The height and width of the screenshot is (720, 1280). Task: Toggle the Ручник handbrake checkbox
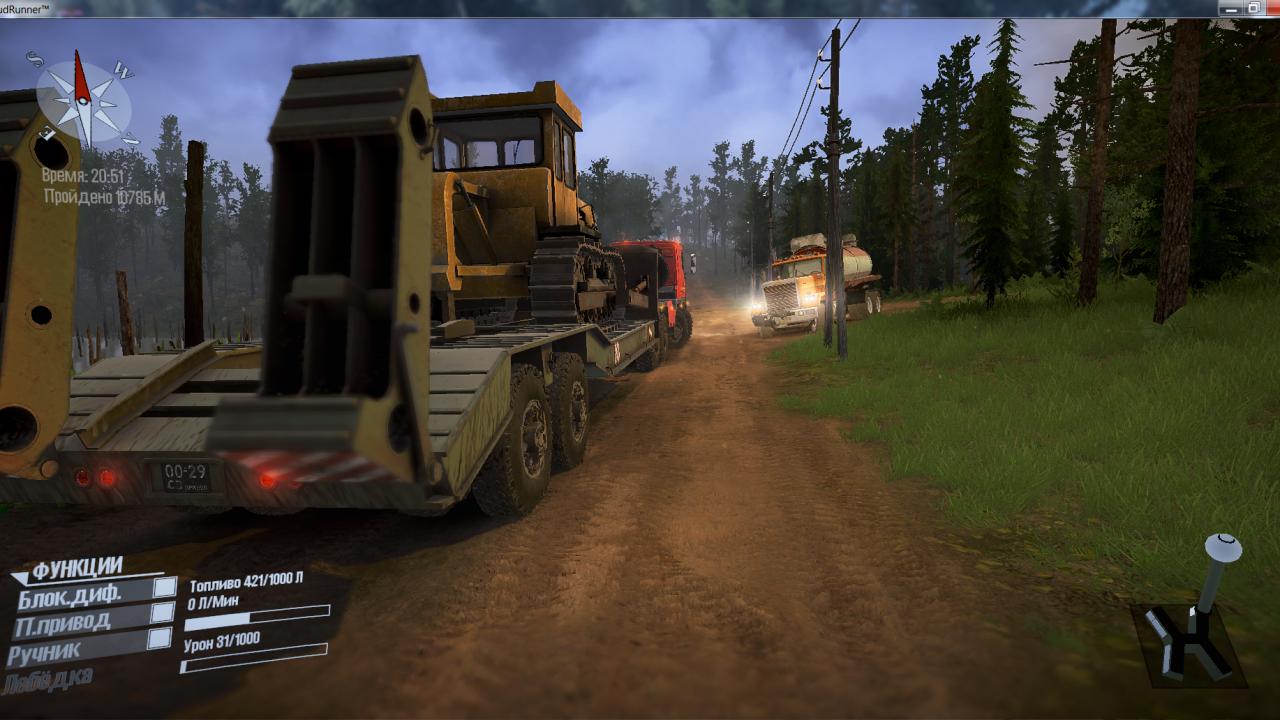(158, 639)
